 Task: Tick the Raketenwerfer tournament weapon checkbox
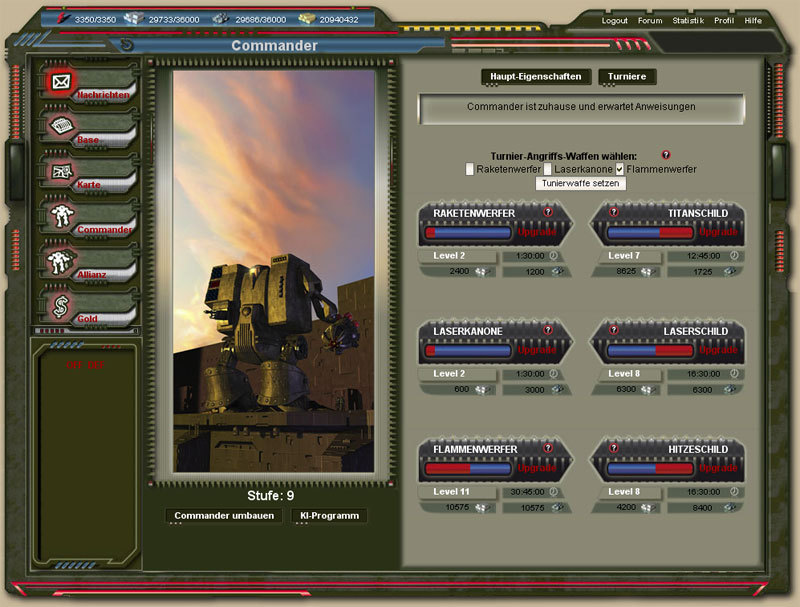click(x=470, y=170)
